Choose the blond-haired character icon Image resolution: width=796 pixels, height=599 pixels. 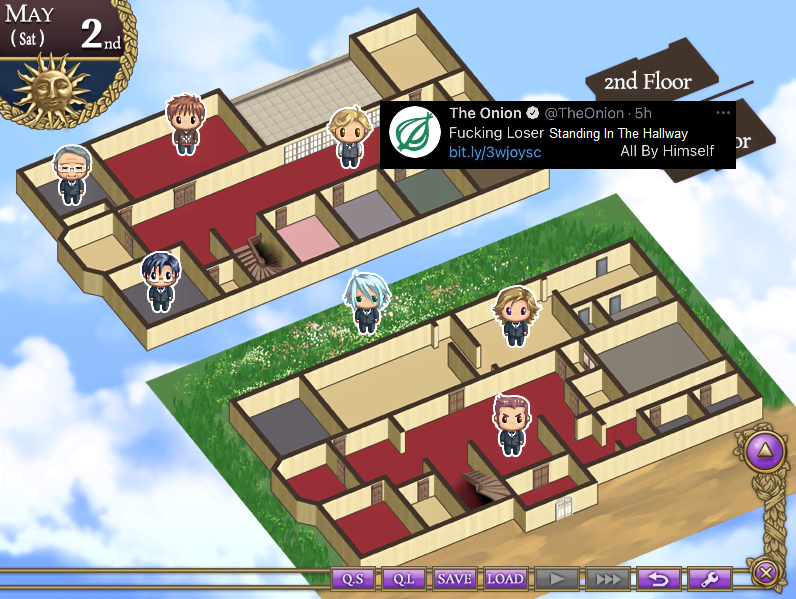click(349, 138)
